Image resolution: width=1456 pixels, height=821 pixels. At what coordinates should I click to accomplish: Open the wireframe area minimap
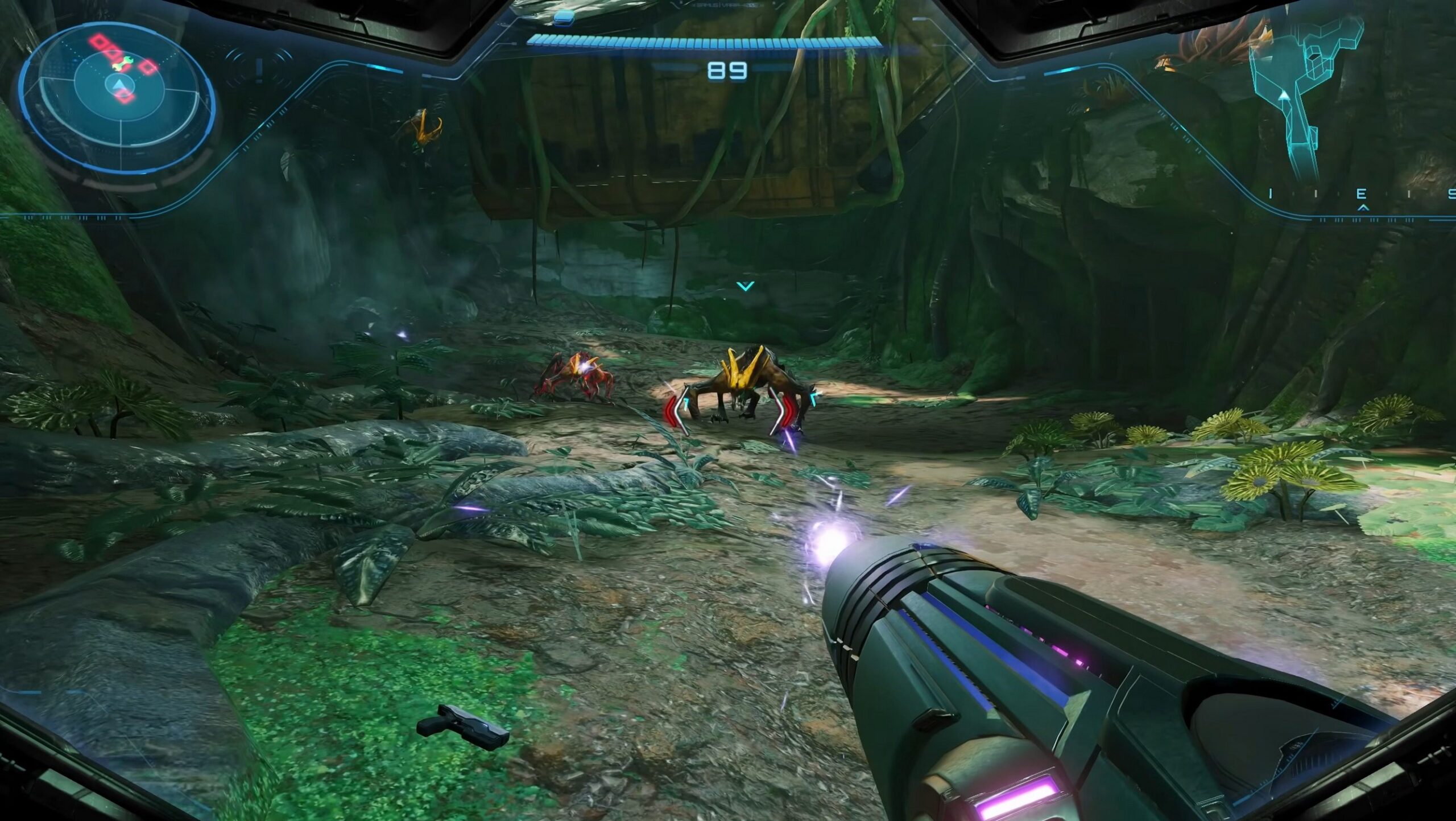coord(1308,97)
